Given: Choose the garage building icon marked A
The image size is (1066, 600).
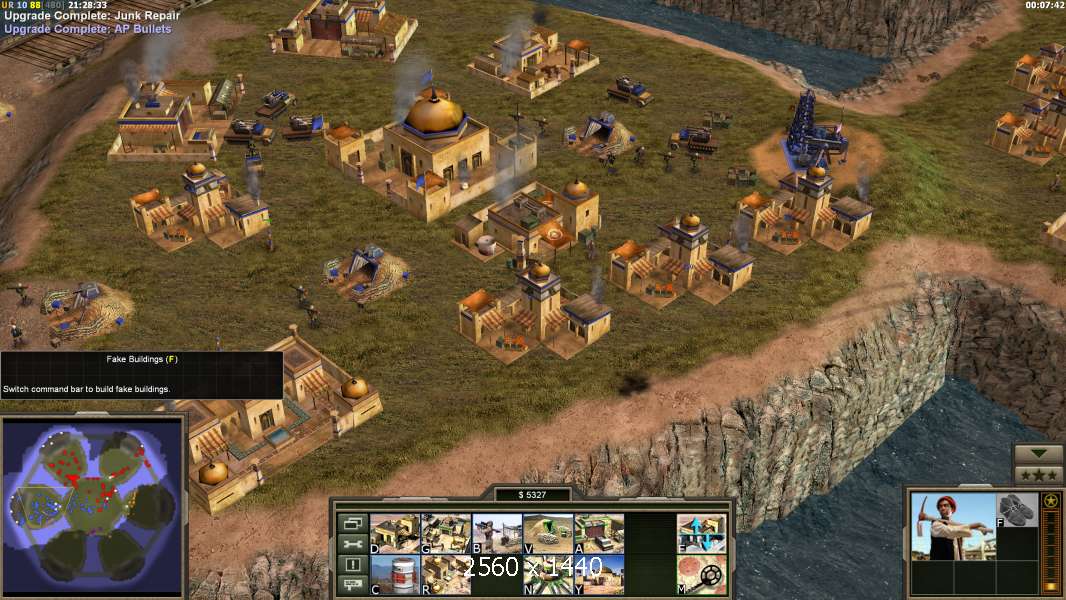Looking at the screenshot, I should pos(599,533).
